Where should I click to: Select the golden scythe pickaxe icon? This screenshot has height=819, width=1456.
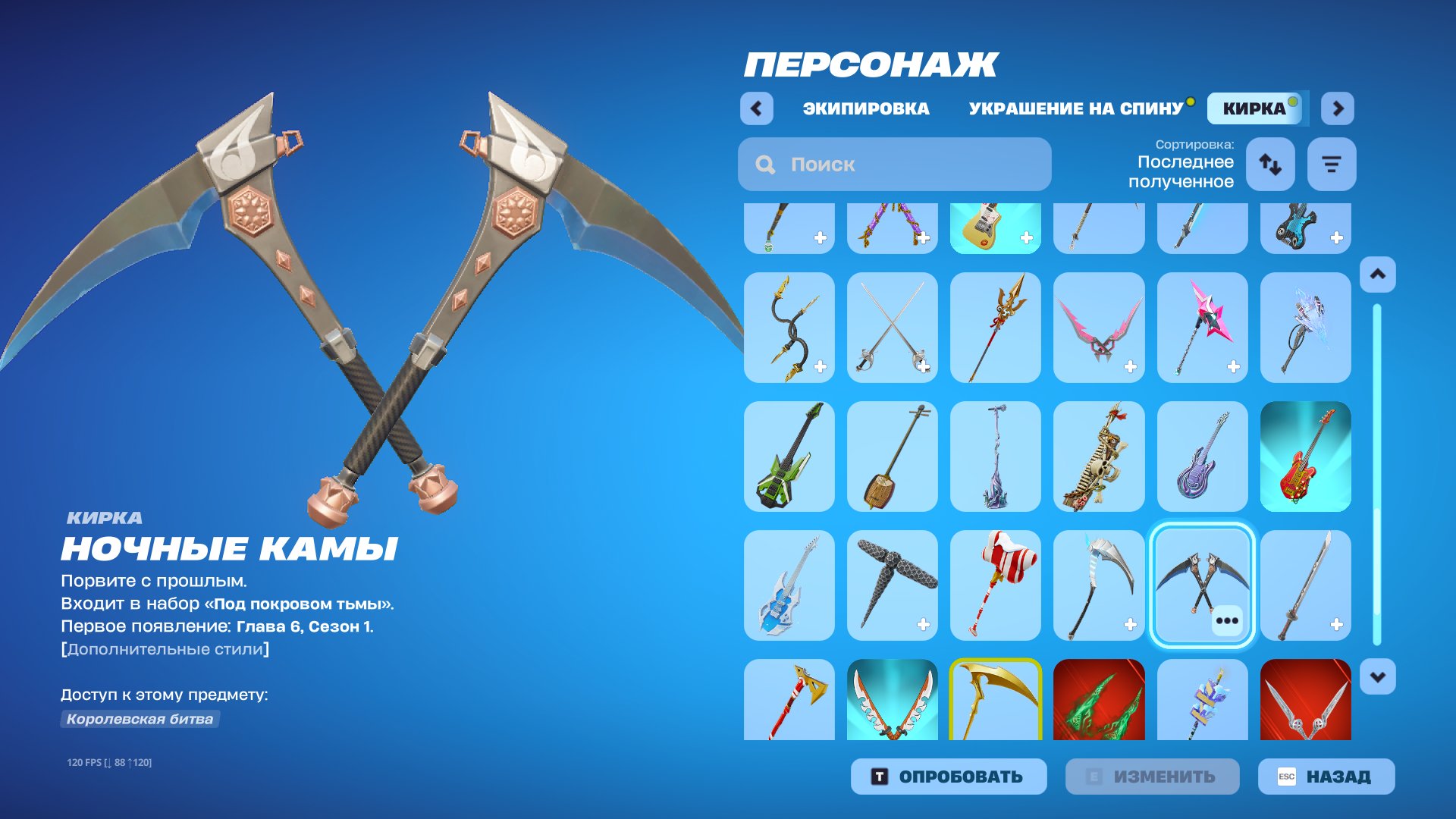pyautogui.click(x=995, y=705)
